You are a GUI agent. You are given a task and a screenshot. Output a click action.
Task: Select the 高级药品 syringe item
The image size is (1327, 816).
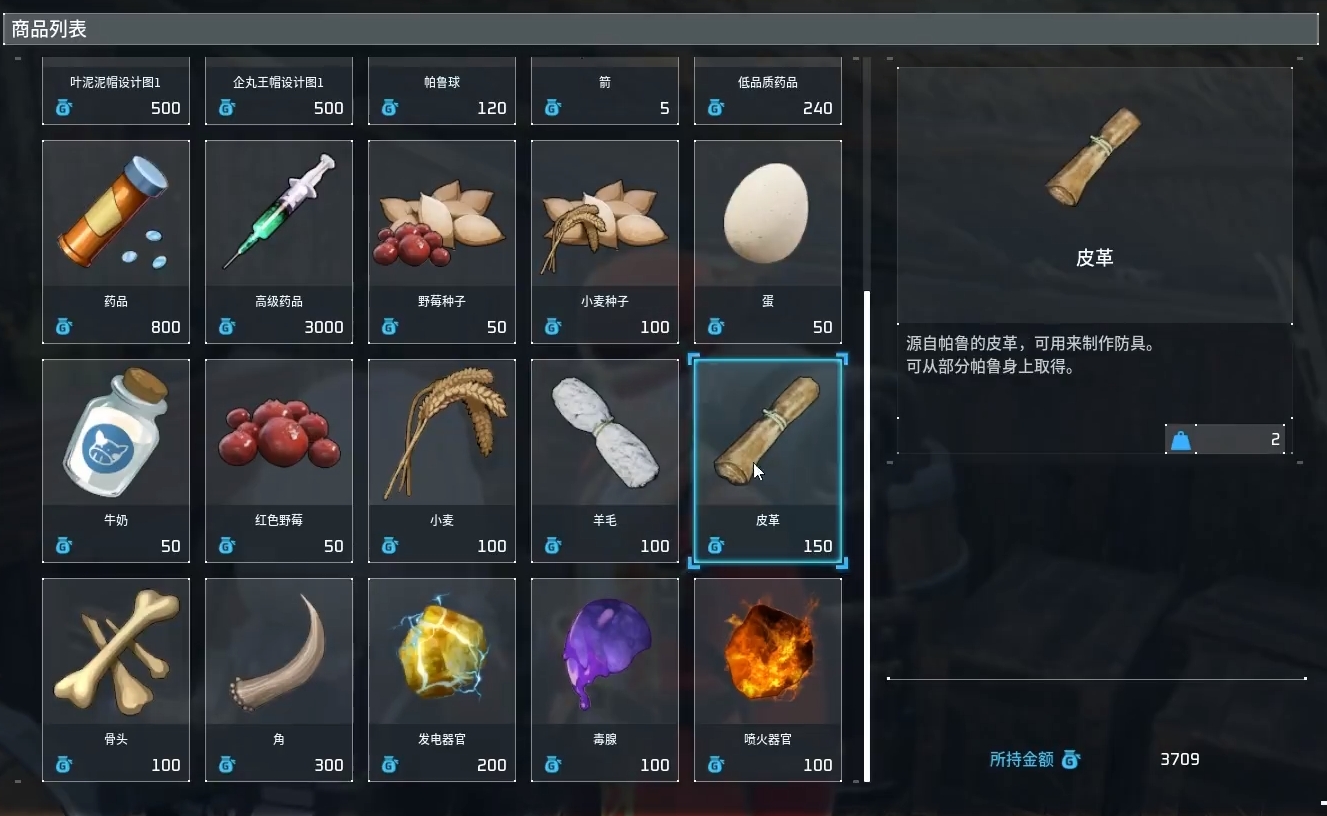click(x=279, y=240)
